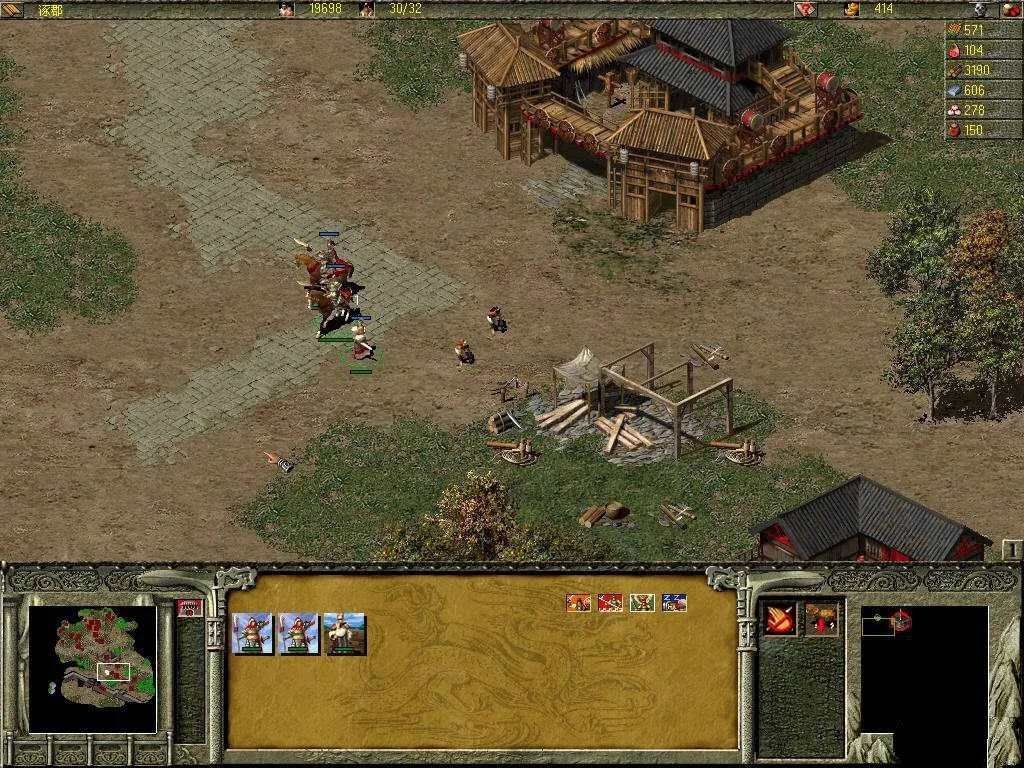Click the number 1 page indicator button

(x=1012, y=549)
